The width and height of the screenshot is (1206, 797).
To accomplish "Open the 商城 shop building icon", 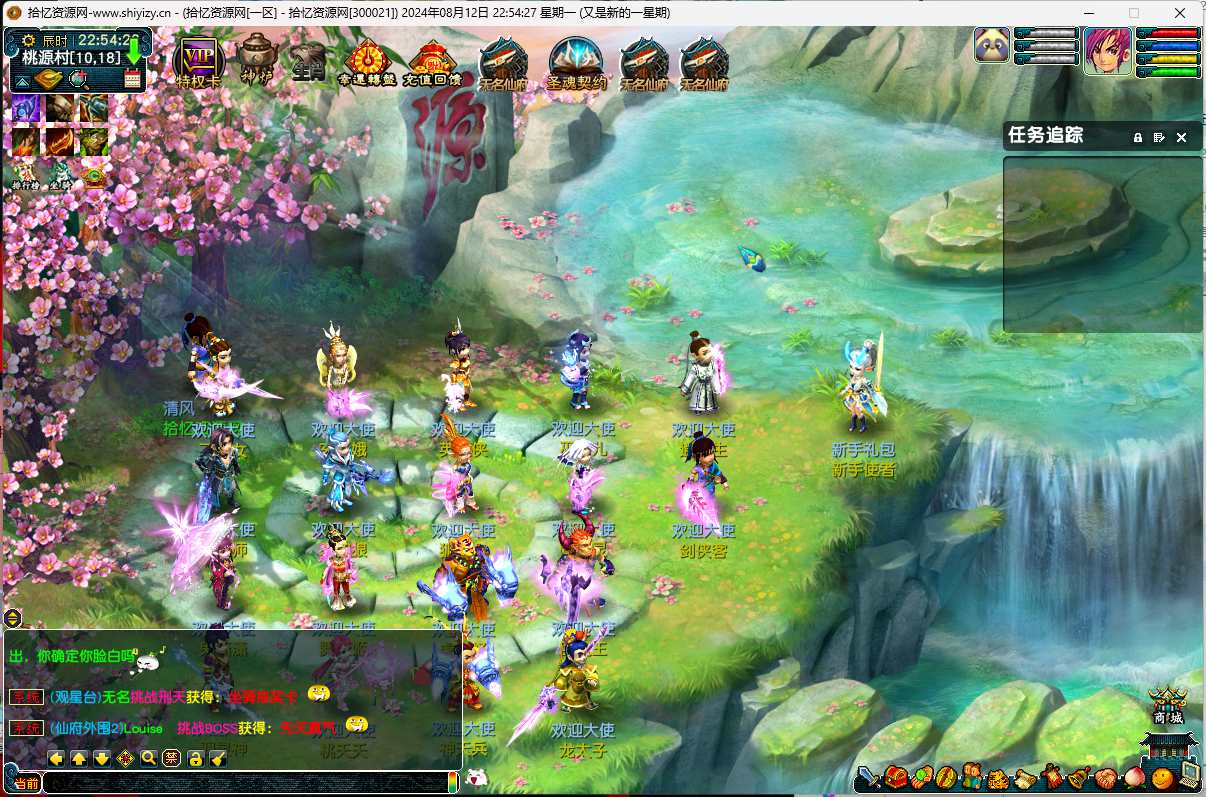I will [x=1167, y=707].
